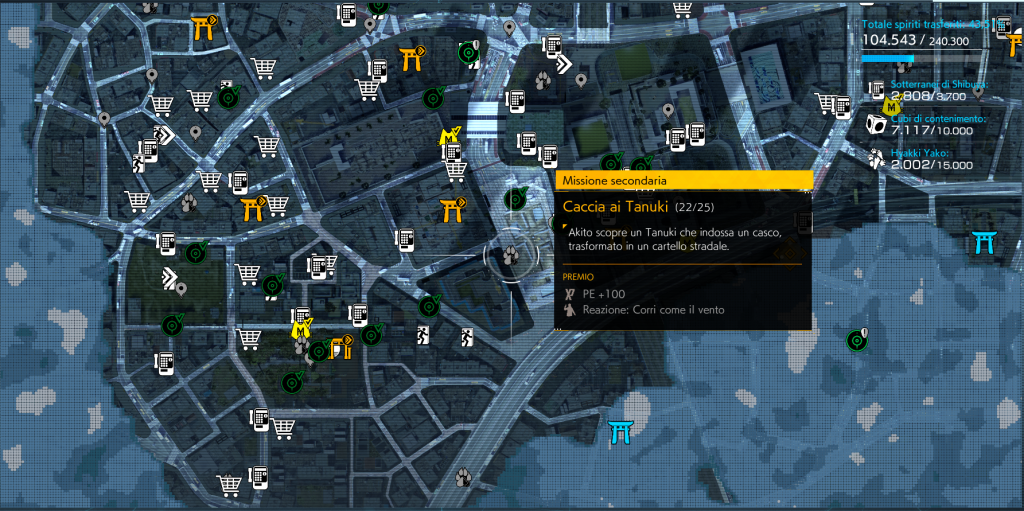Click the paw print marker beside the double-chevron arrow

[545, 78]
